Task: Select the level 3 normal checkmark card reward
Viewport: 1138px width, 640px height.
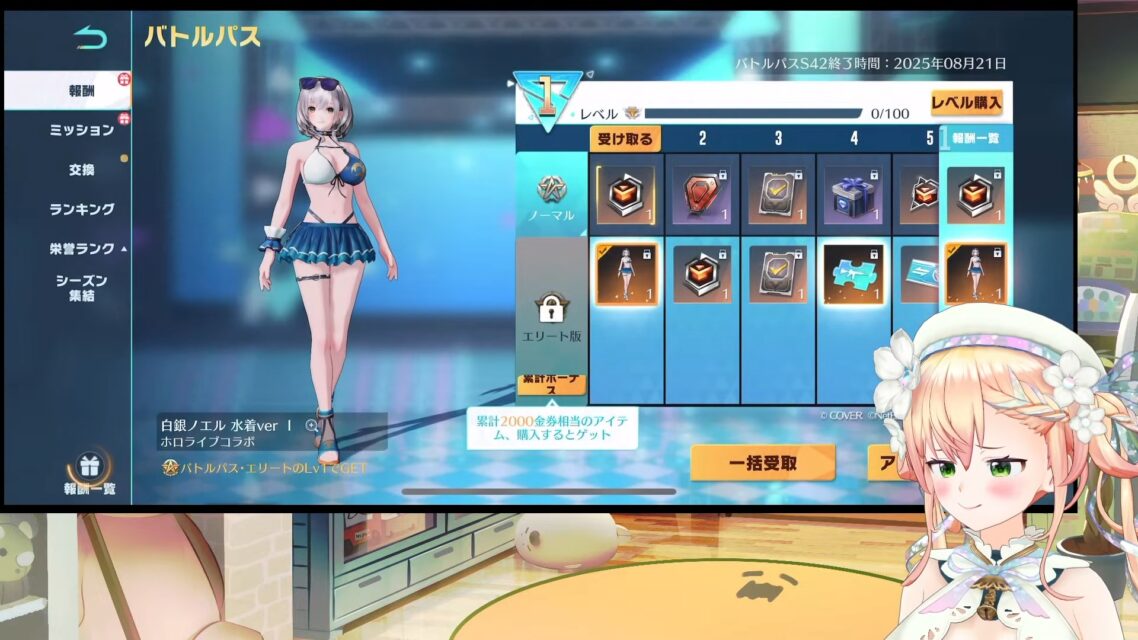Action: (x=778, y=194)
